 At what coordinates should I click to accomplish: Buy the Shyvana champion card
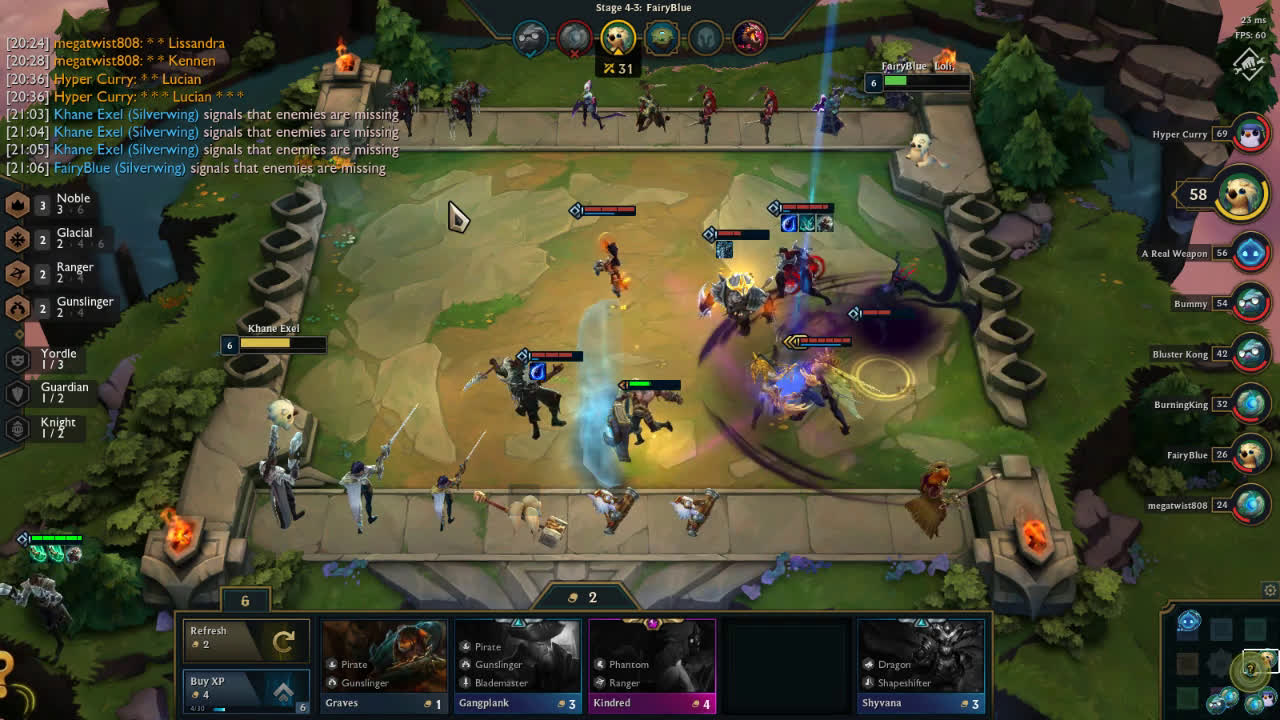[921, 665]
